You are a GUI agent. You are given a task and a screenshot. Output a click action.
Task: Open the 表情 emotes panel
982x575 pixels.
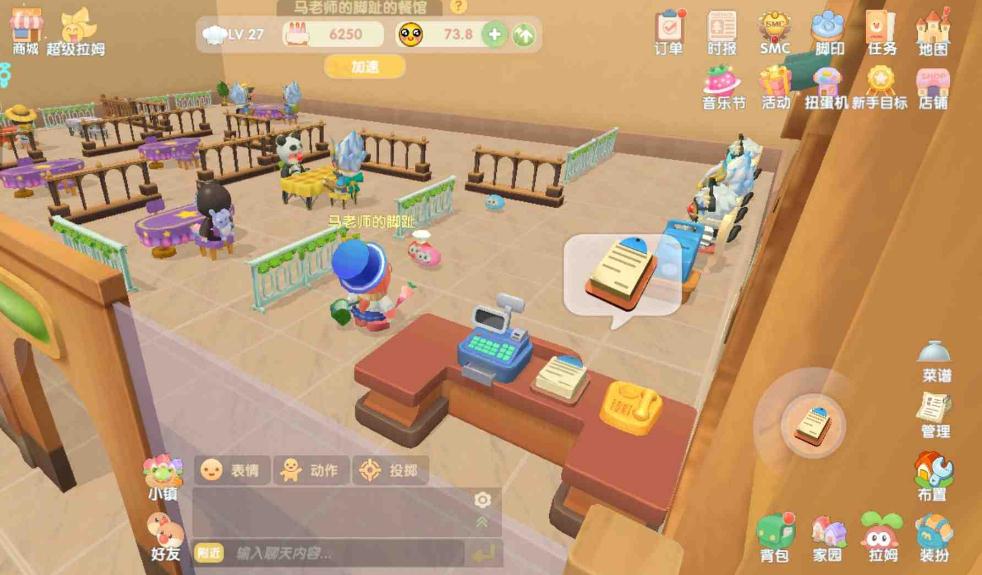click(x=232, y=470)
